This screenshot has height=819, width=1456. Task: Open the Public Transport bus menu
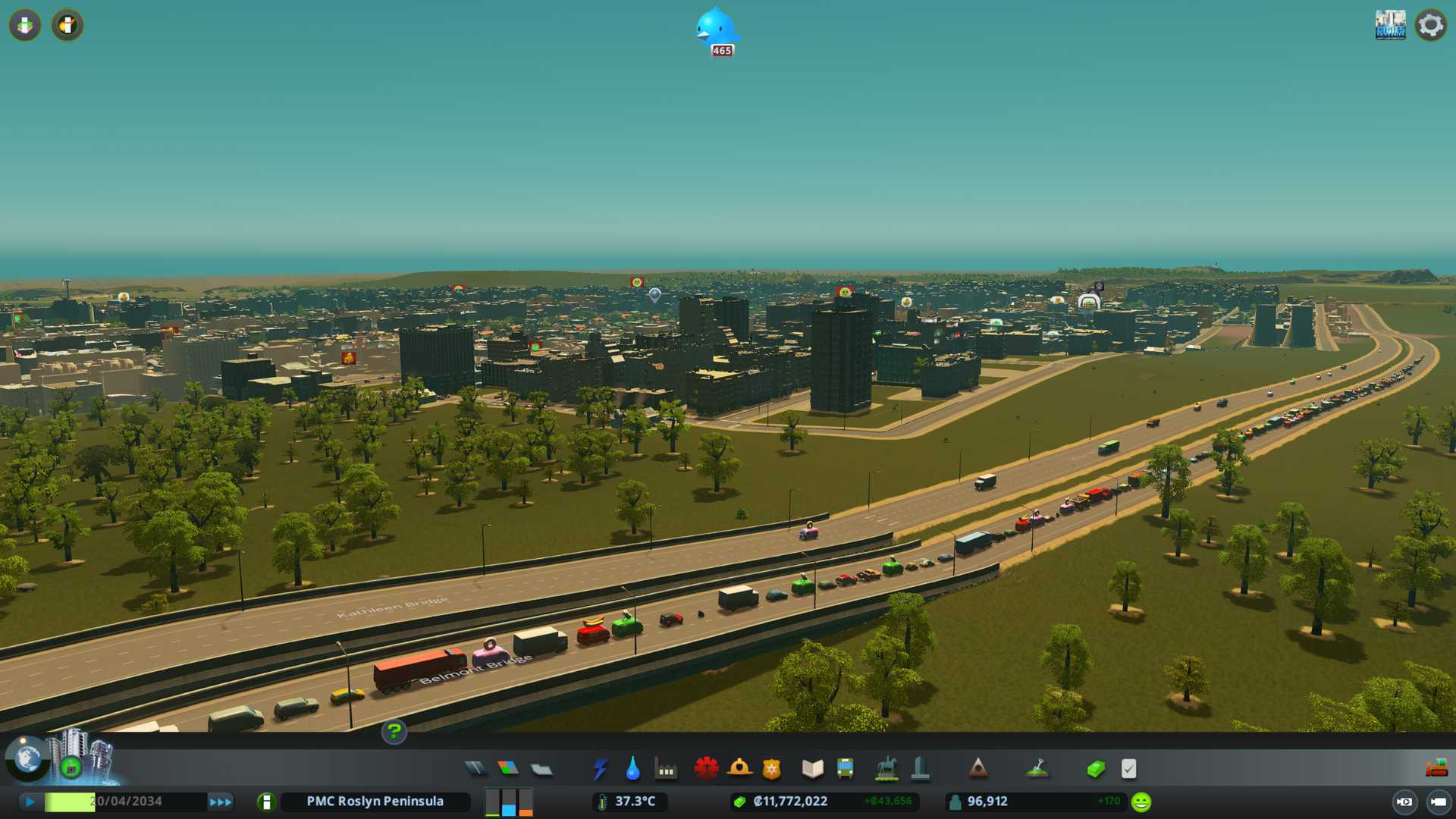tap(845, 769)
